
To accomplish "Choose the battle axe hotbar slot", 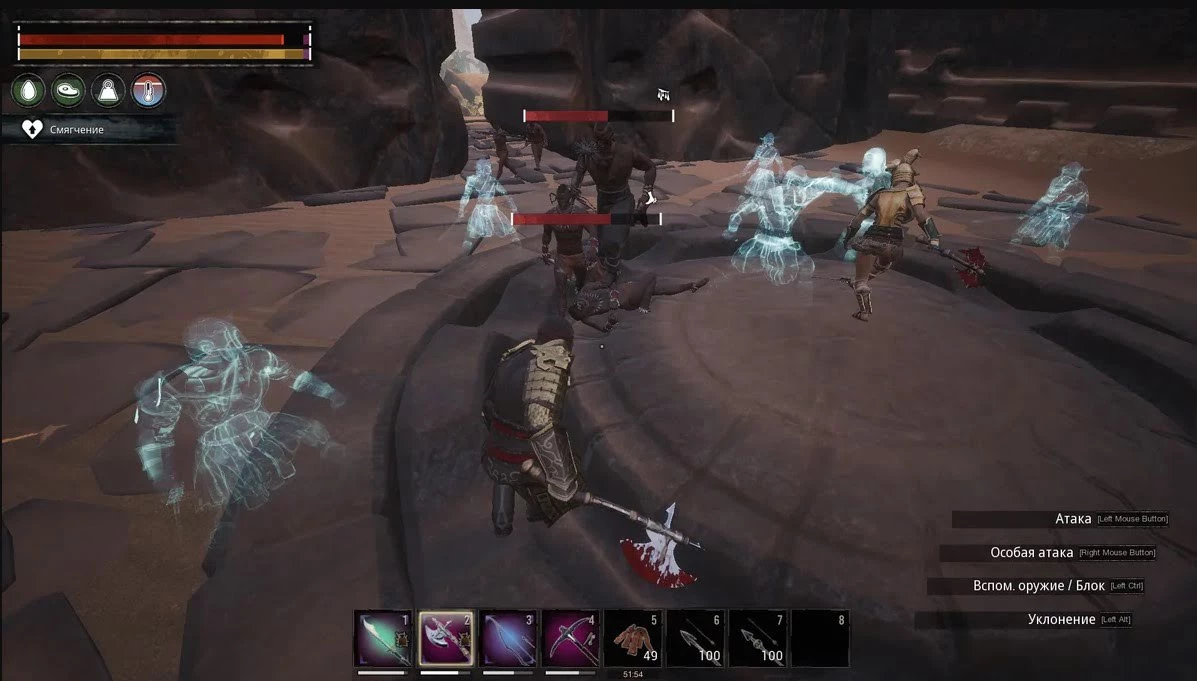I will pos(446,639).
